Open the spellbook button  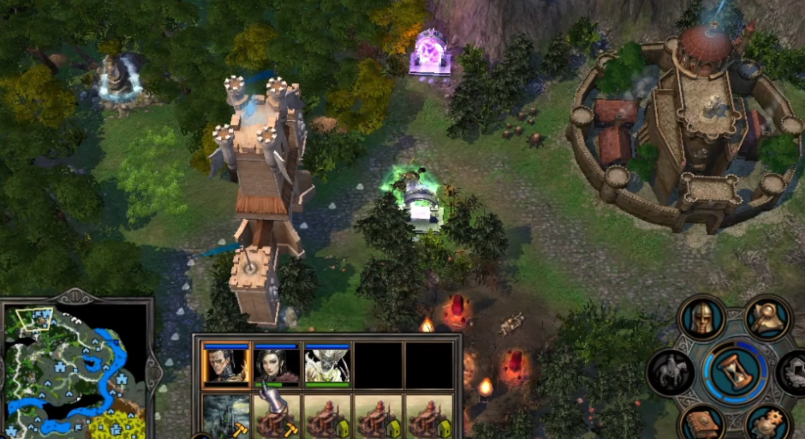point(702,424)
